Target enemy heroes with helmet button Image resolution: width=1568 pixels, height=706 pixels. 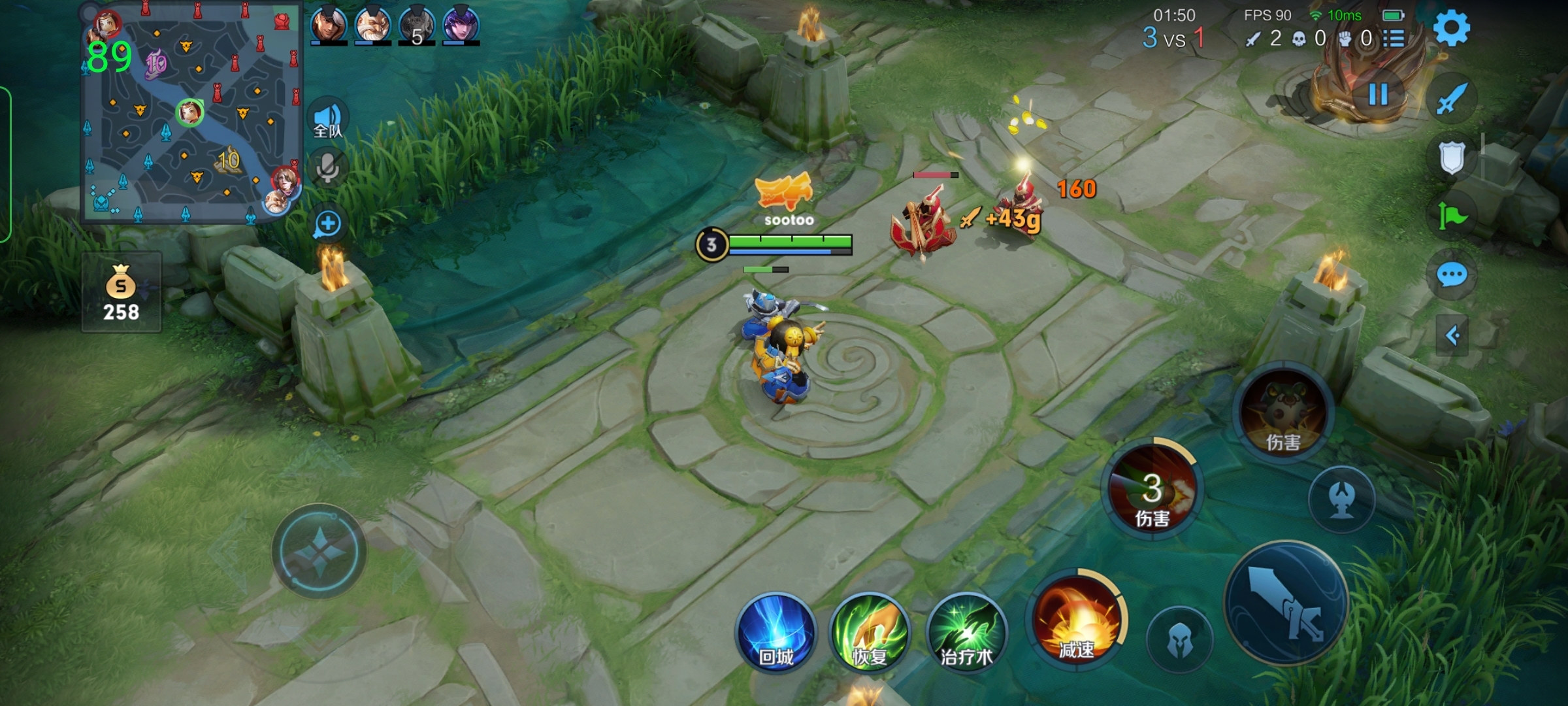[x=1180, y=639]
